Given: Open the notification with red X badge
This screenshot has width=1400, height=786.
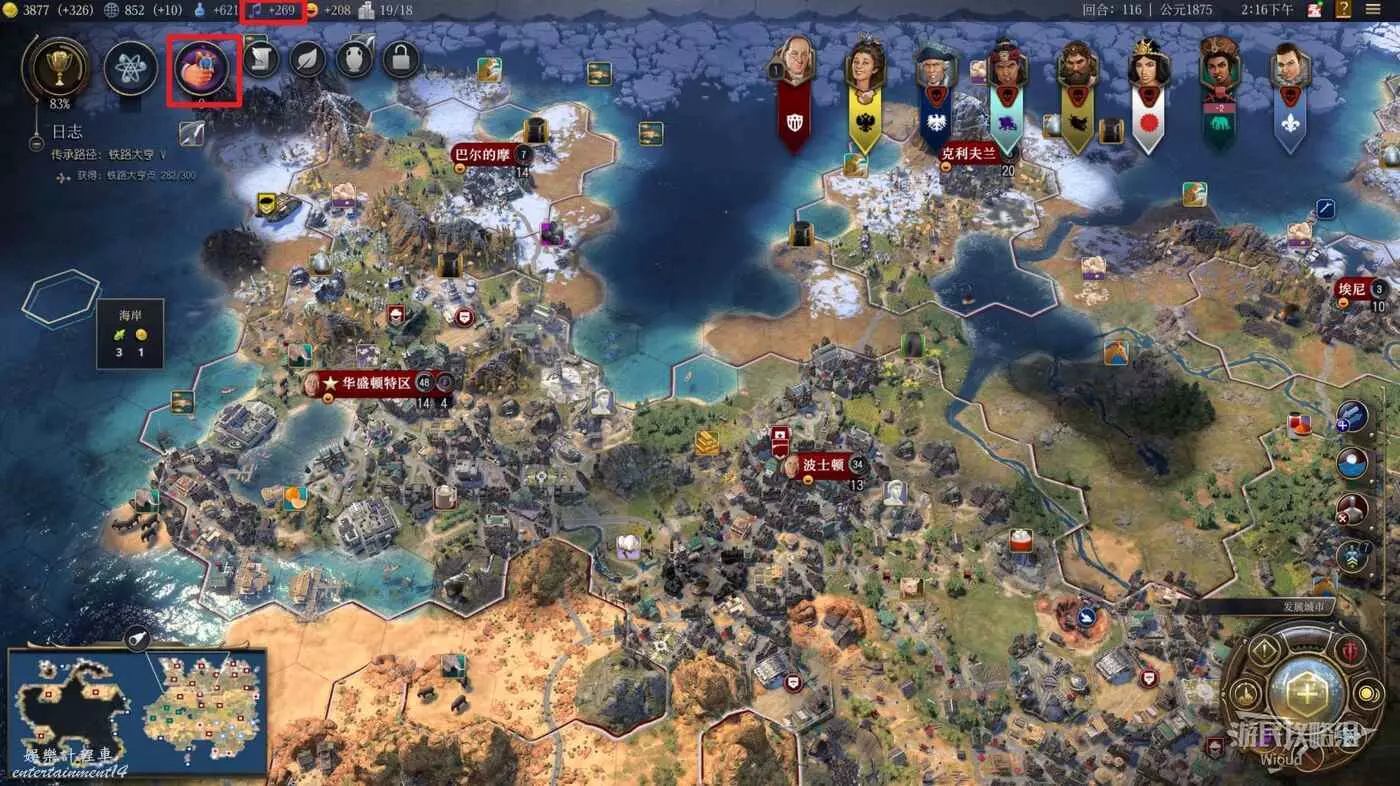Looking at the screenshot, I should pos(1353,508).
